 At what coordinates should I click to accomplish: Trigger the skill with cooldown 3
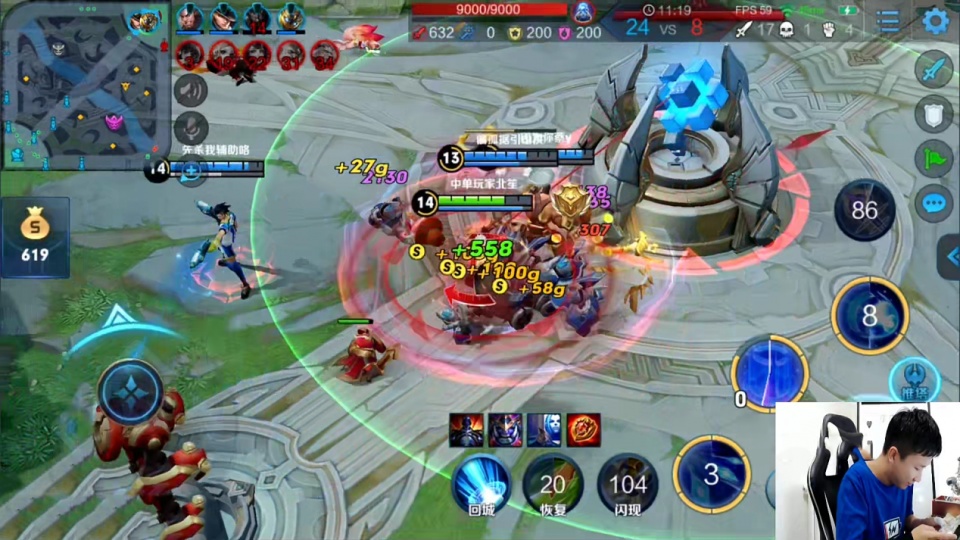click(x=710, y=474)
